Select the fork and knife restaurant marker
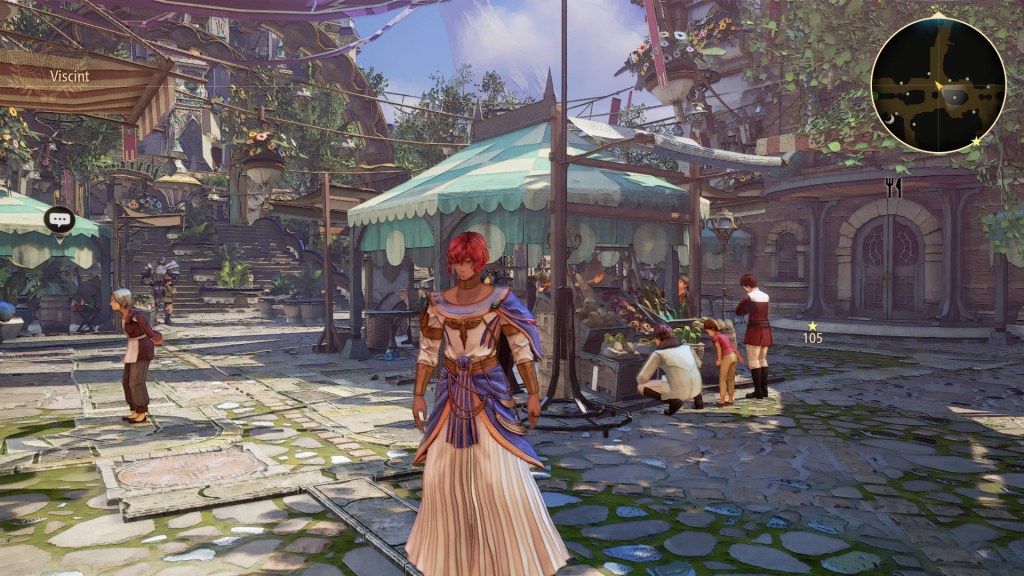The image size is (1024, 576). coord(893,187)
